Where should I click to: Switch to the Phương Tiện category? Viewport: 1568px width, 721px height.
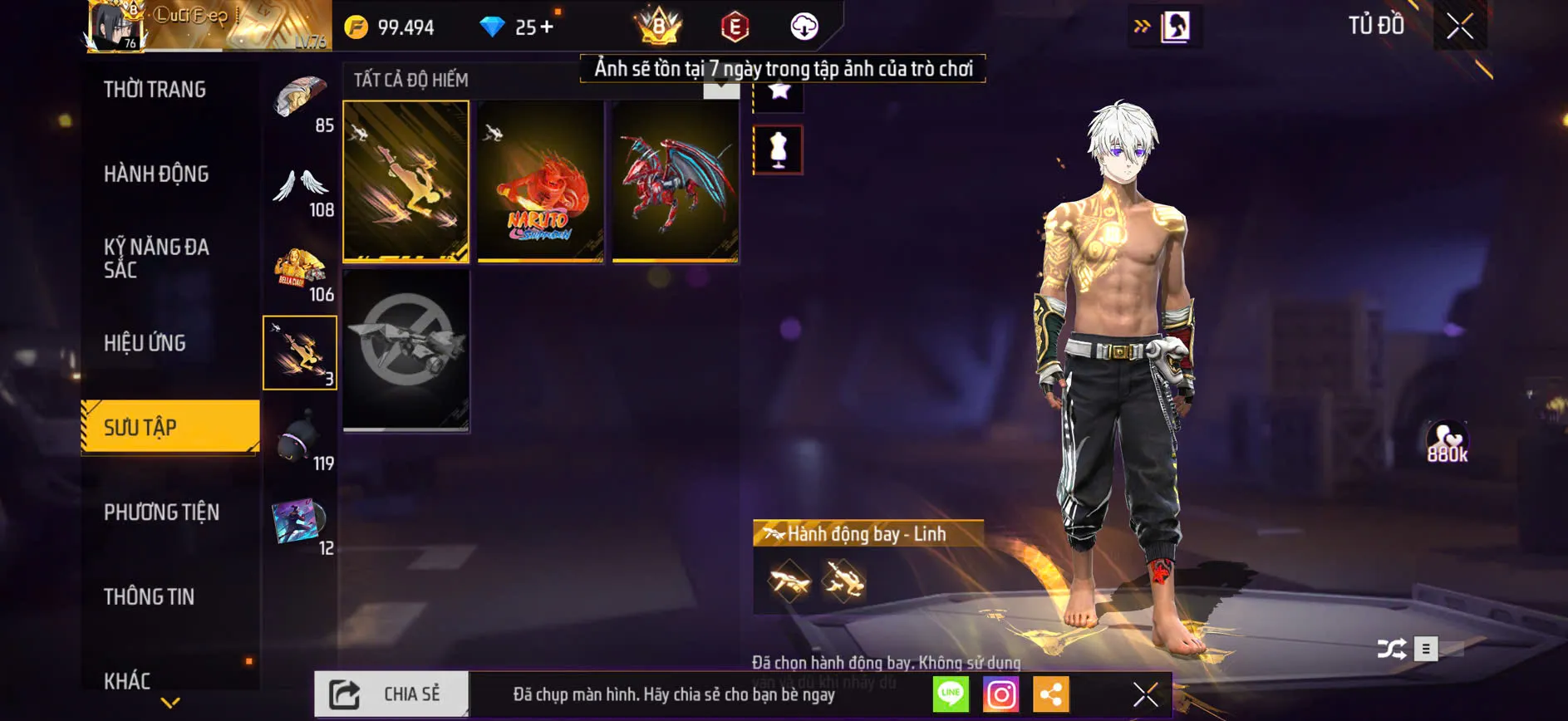point(161,513)
